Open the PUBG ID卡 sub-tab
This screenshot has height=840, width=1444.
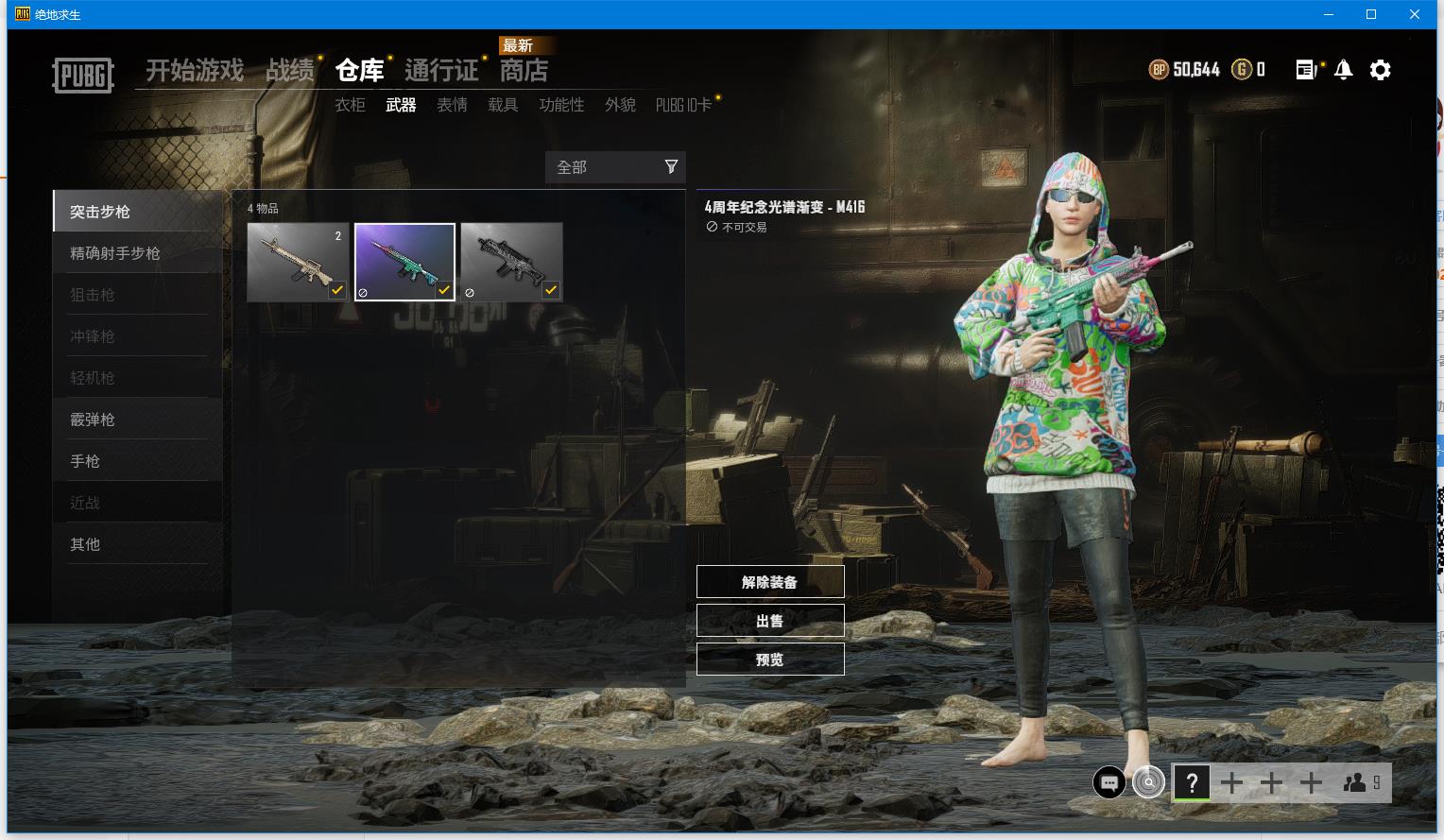click(x=683, y=105)
